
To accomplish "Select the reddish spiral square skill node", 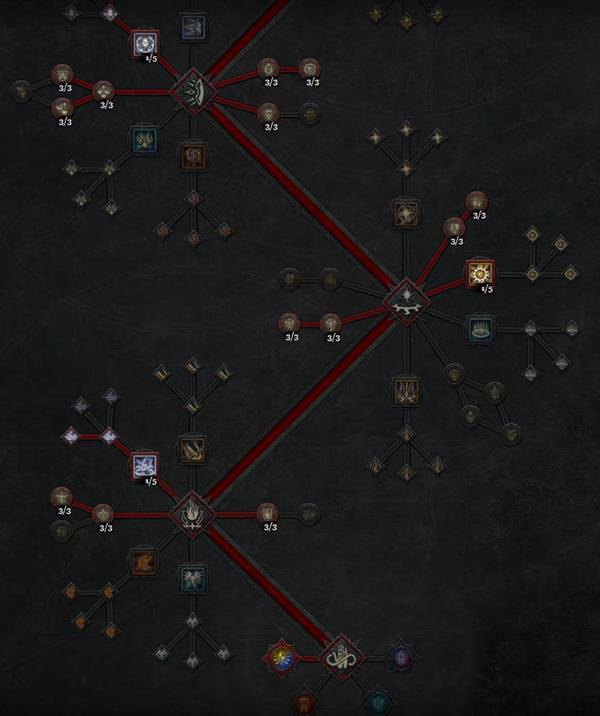I will click(x=192, y=155).
